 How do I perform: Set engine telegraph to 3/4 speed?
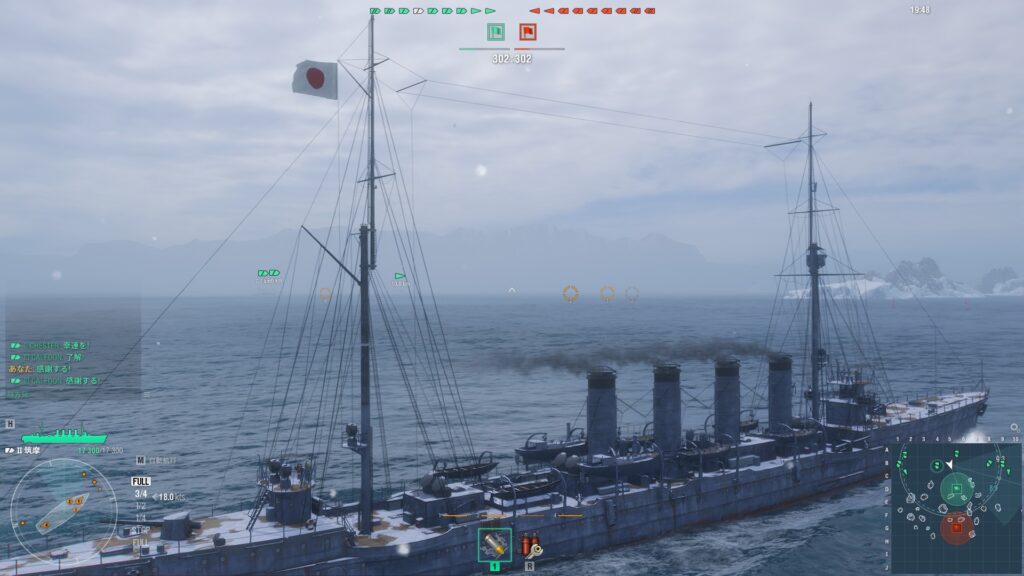click(141, 494)
